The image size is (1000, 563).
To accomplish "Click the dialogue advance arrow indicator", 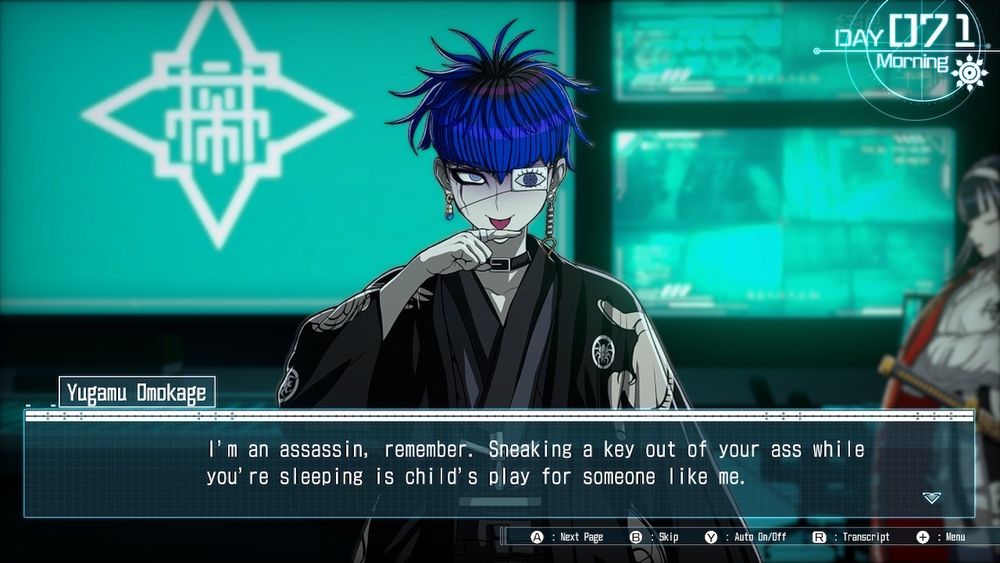I will [x=931, y=497].
